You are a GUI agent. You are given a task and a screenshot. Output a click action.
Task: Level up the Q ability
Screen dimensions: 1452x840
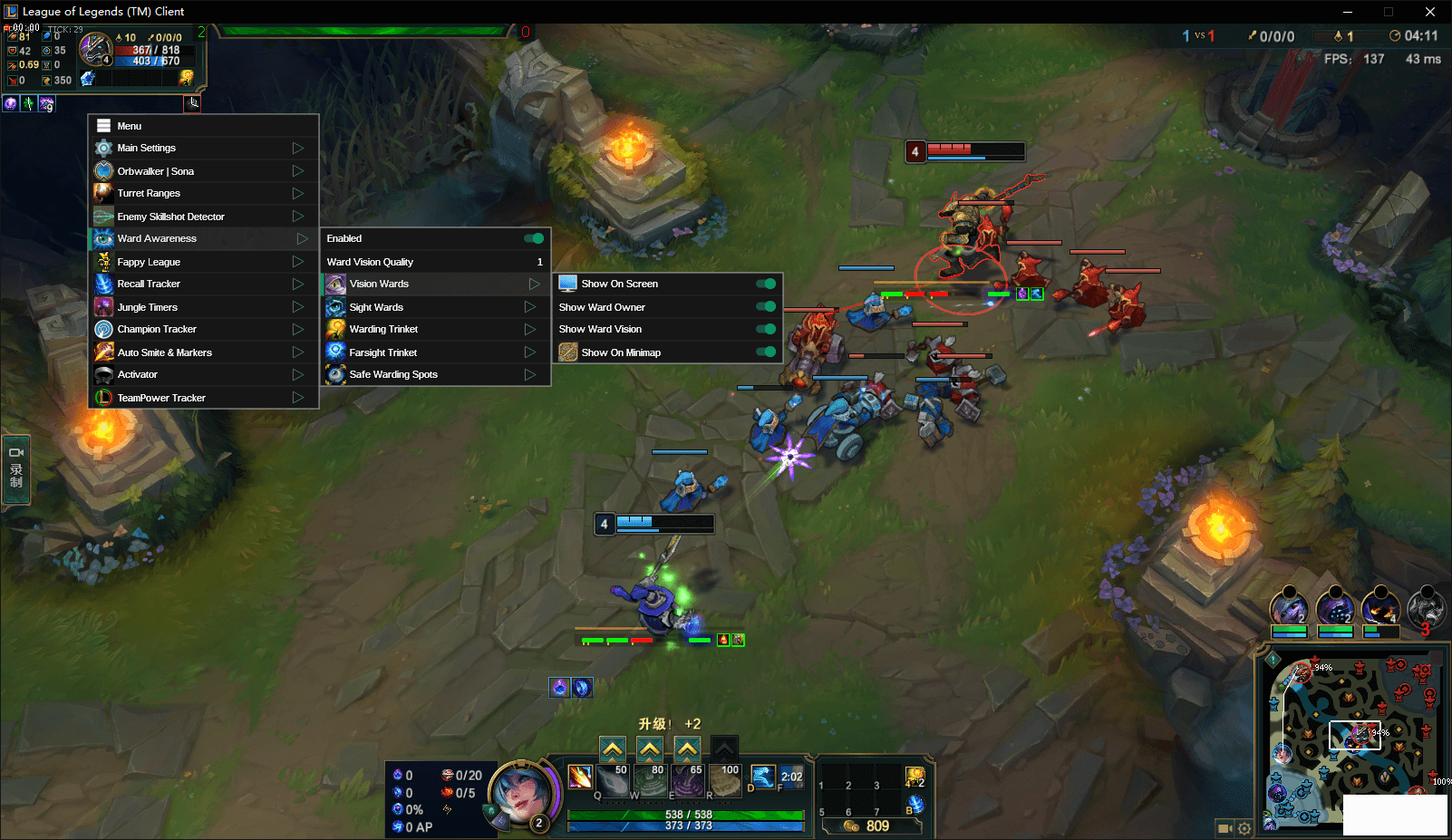click(613, 749)
